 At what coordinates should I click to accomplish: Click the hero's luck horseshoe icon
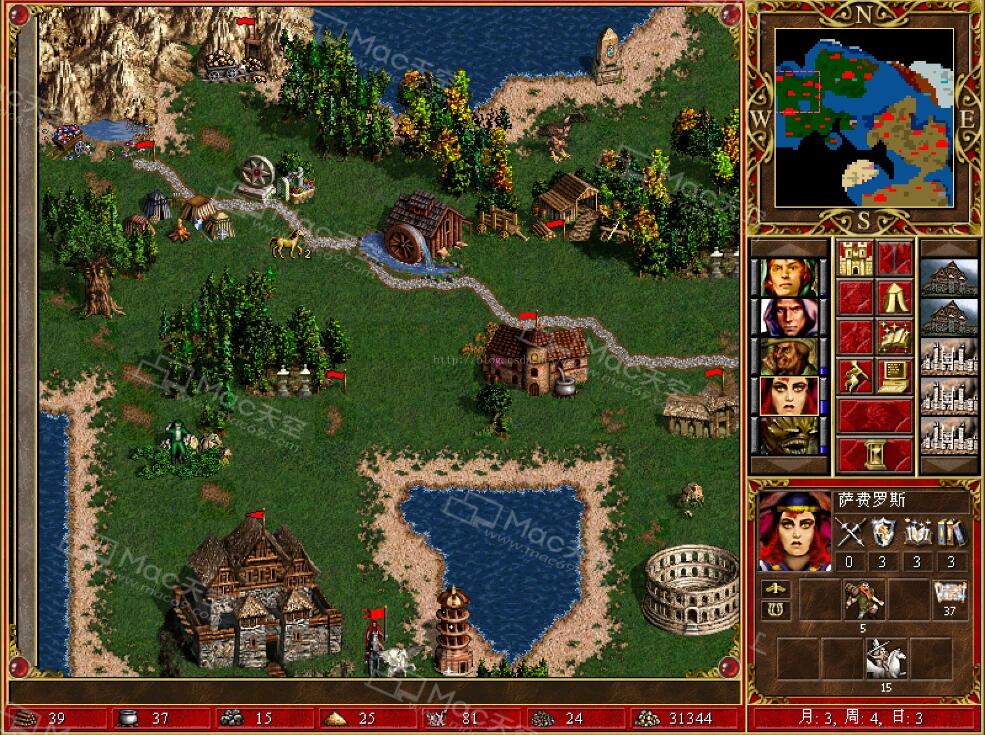point(775,610)
